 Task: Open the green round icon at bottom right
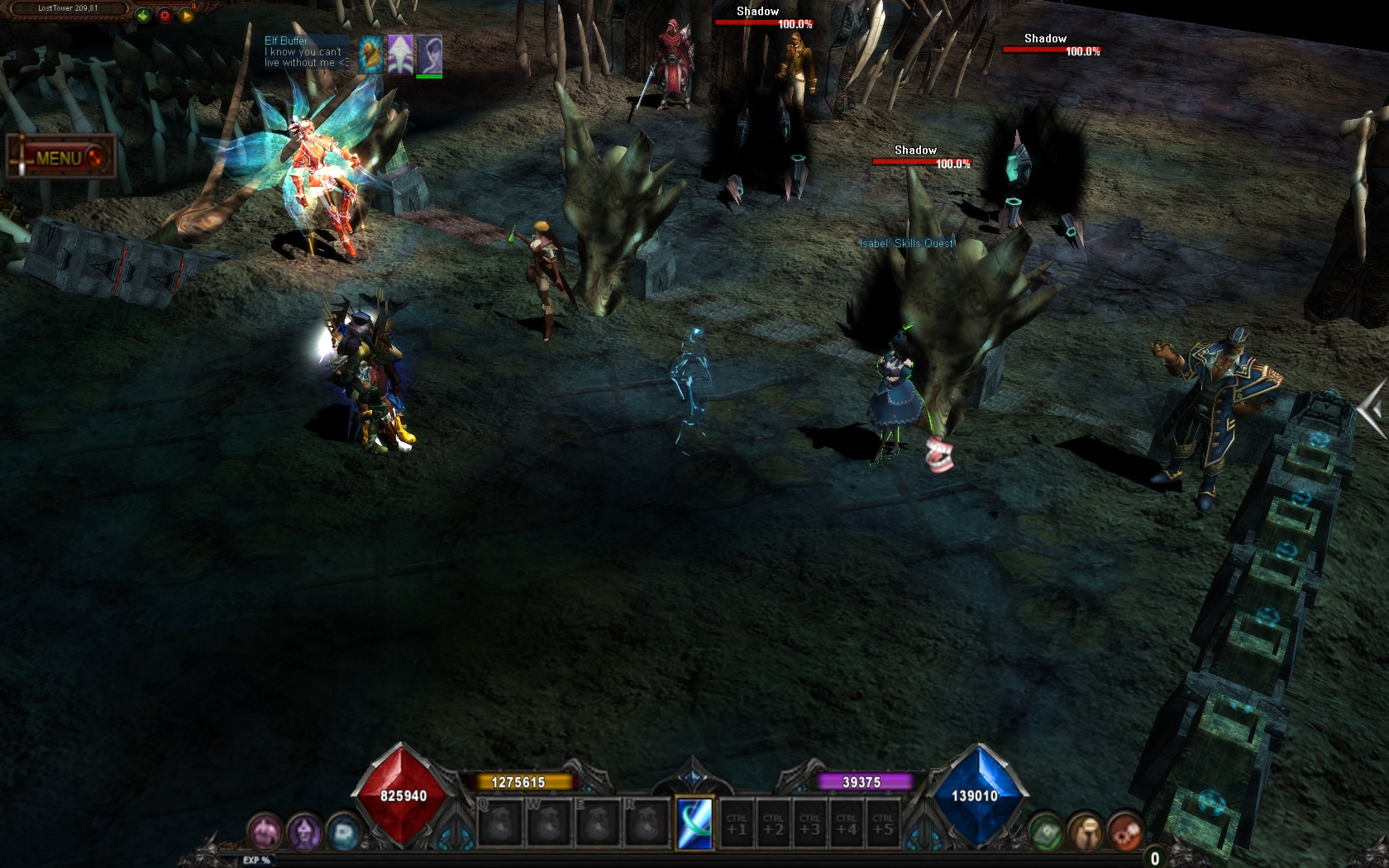[x=1046, y=832]
